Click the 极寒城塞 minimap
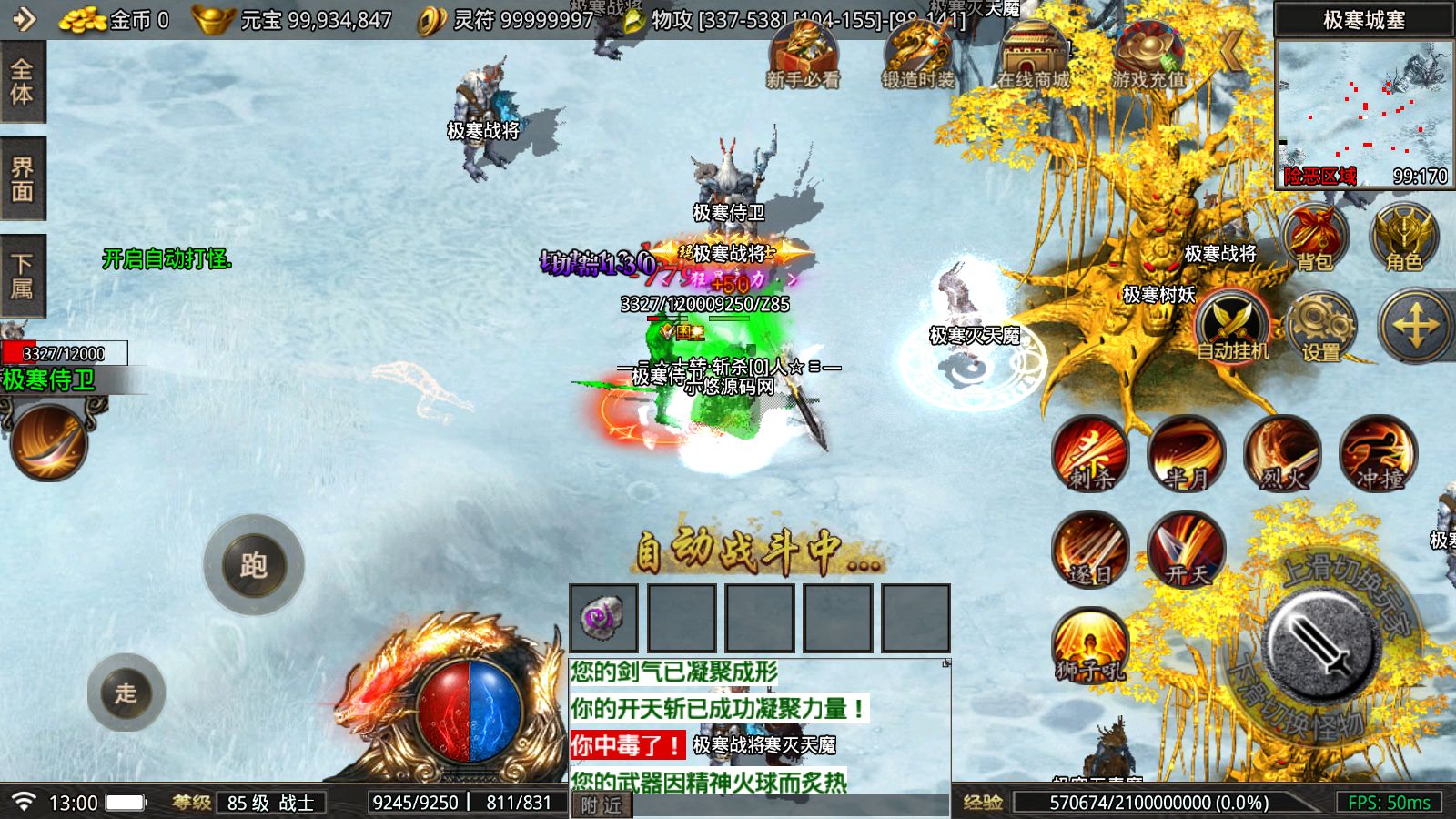The width and height of the screenshot is (1456, 819). click(x=1363, y=113)
